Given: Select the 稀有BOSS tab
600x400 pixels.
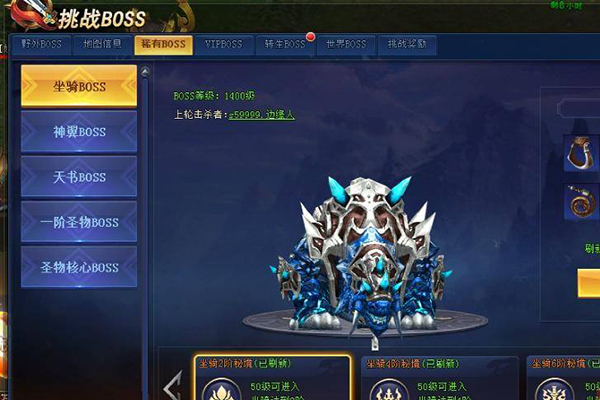Looking at the screenshot, I should click(x=163, y=45).
